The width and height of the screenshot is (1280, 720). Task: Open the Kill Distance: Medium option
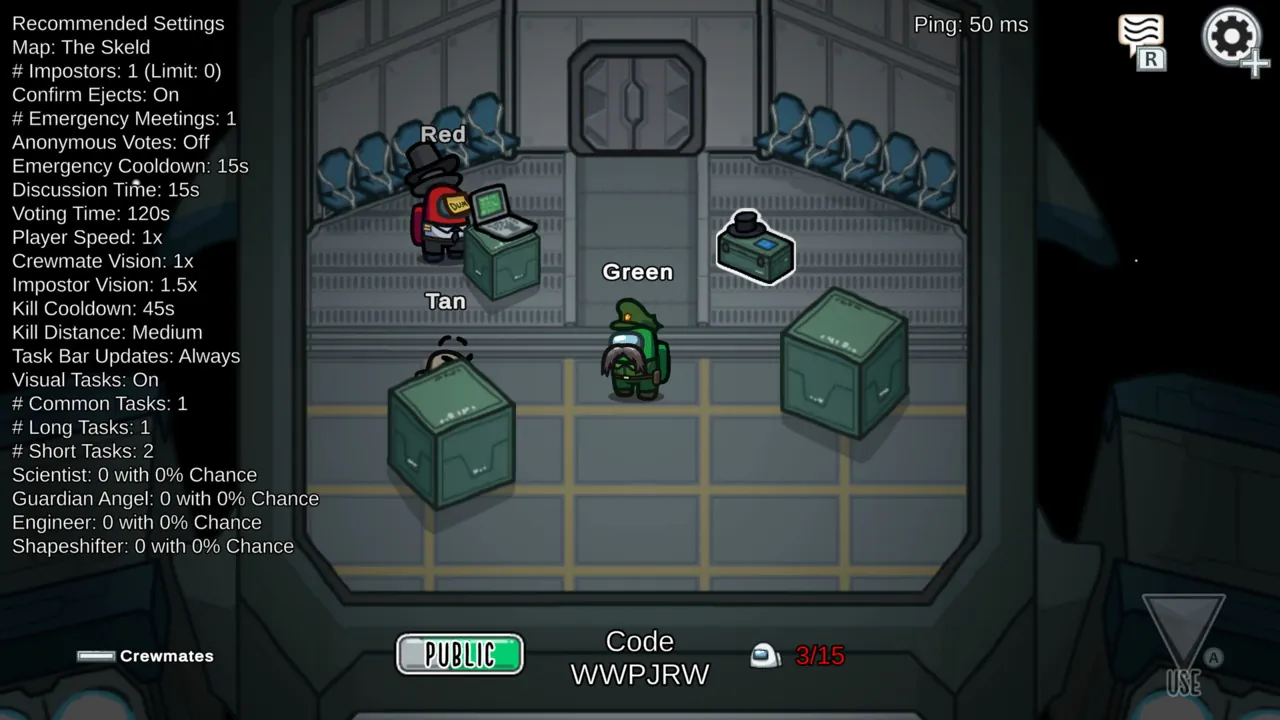click(107, 332)
